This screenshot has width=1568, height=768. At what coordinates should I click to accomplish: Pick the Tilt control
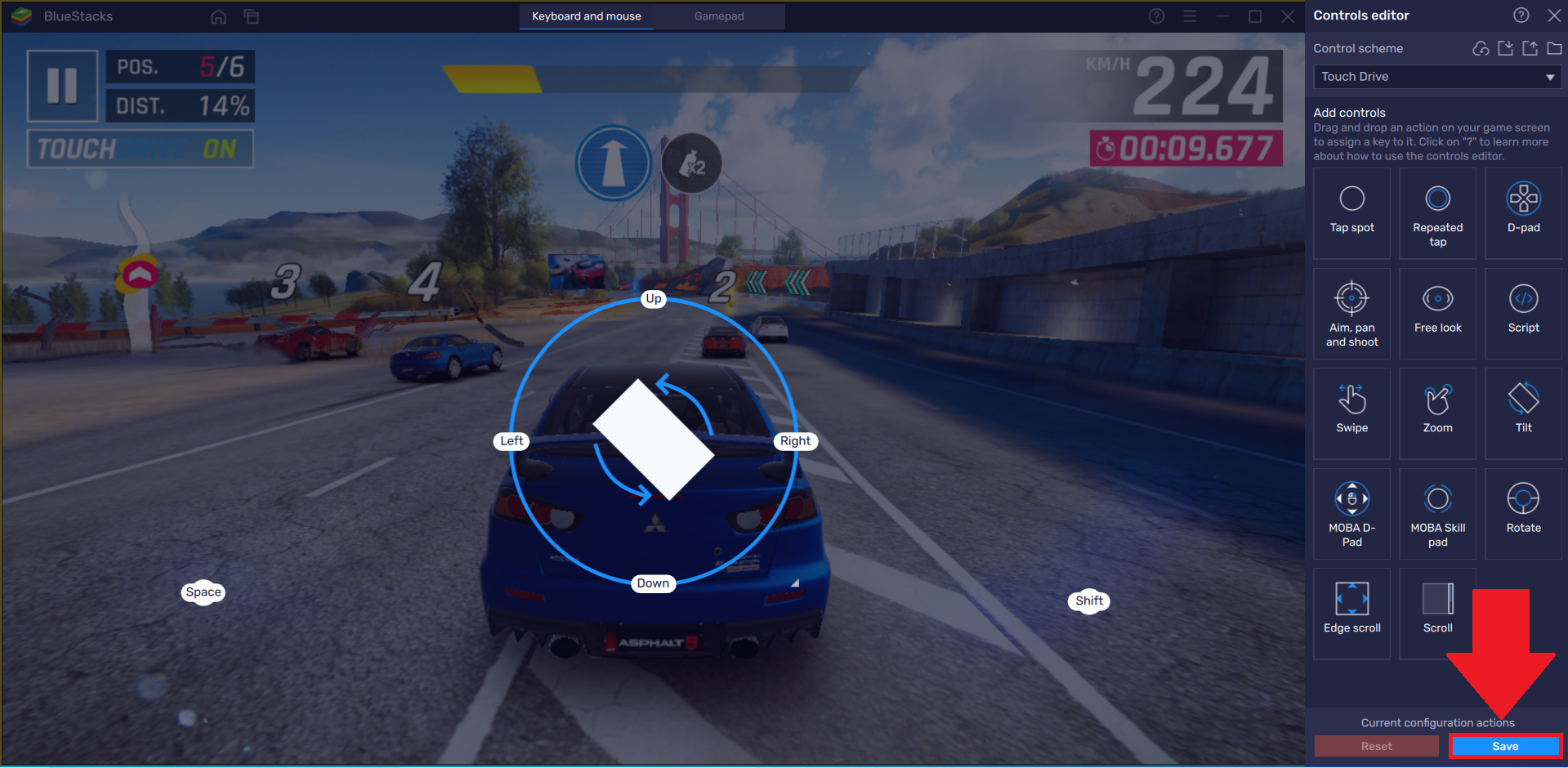point(1522,413)
